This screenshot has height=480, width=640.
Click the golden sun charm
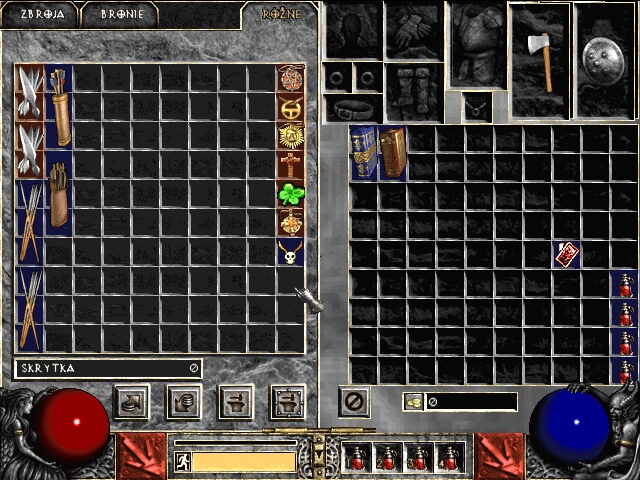pyautogui.click(x=291, y=136)
